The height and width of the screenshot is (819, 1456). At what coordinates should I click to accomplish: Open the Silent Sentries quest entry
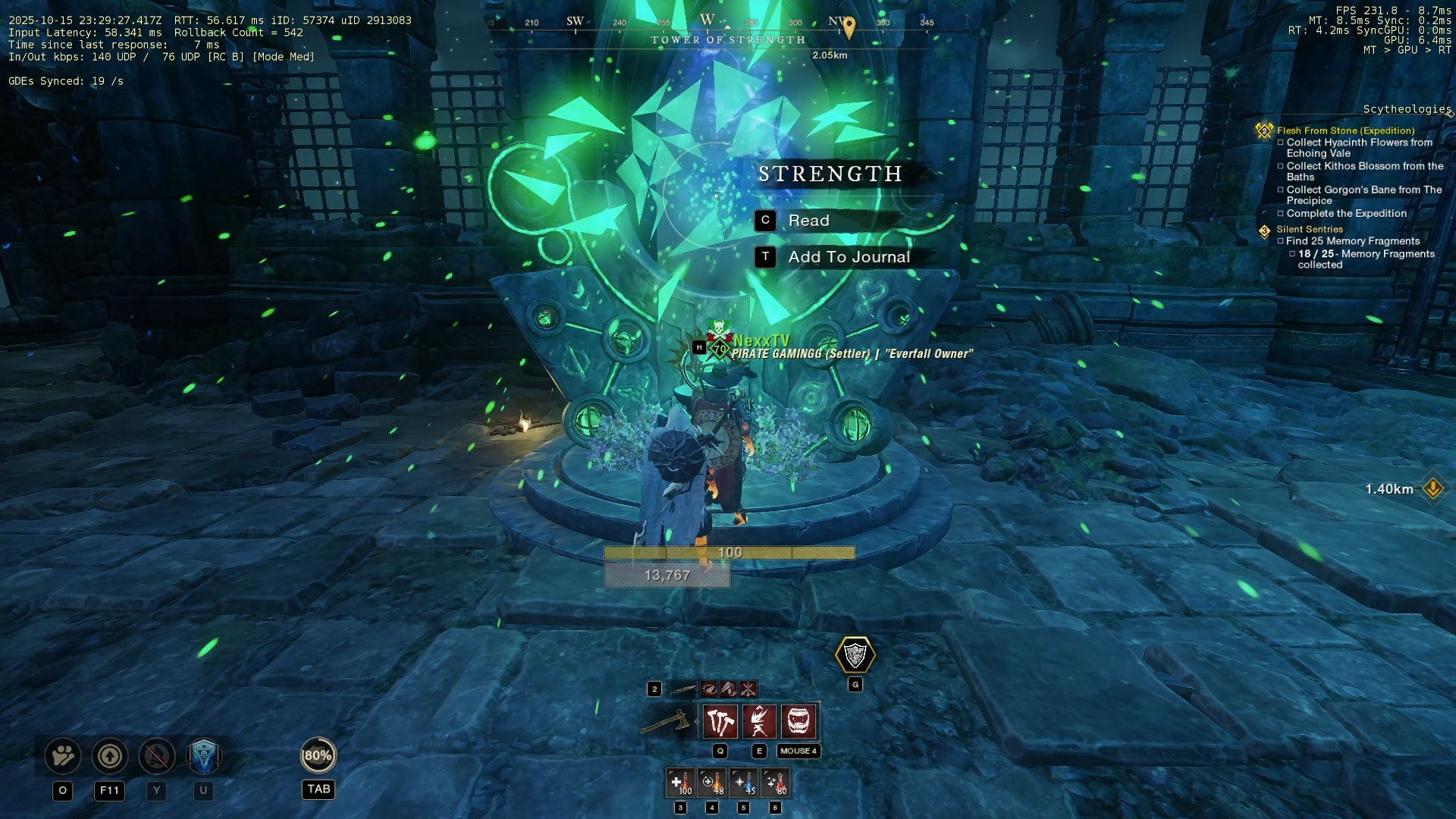click(1309, 229)
